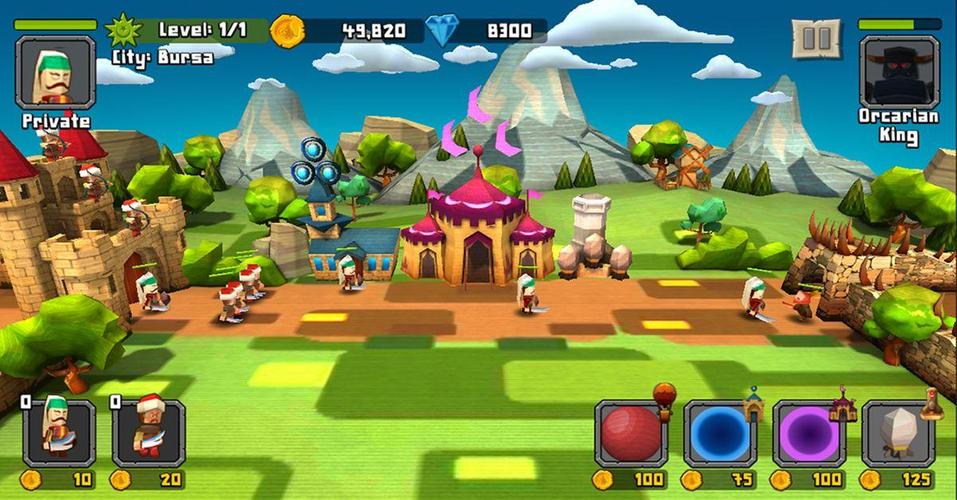957x500 pixels.
Task: Spawn the green-hat swordsman unit costing 10
Action: pos(59,433)
